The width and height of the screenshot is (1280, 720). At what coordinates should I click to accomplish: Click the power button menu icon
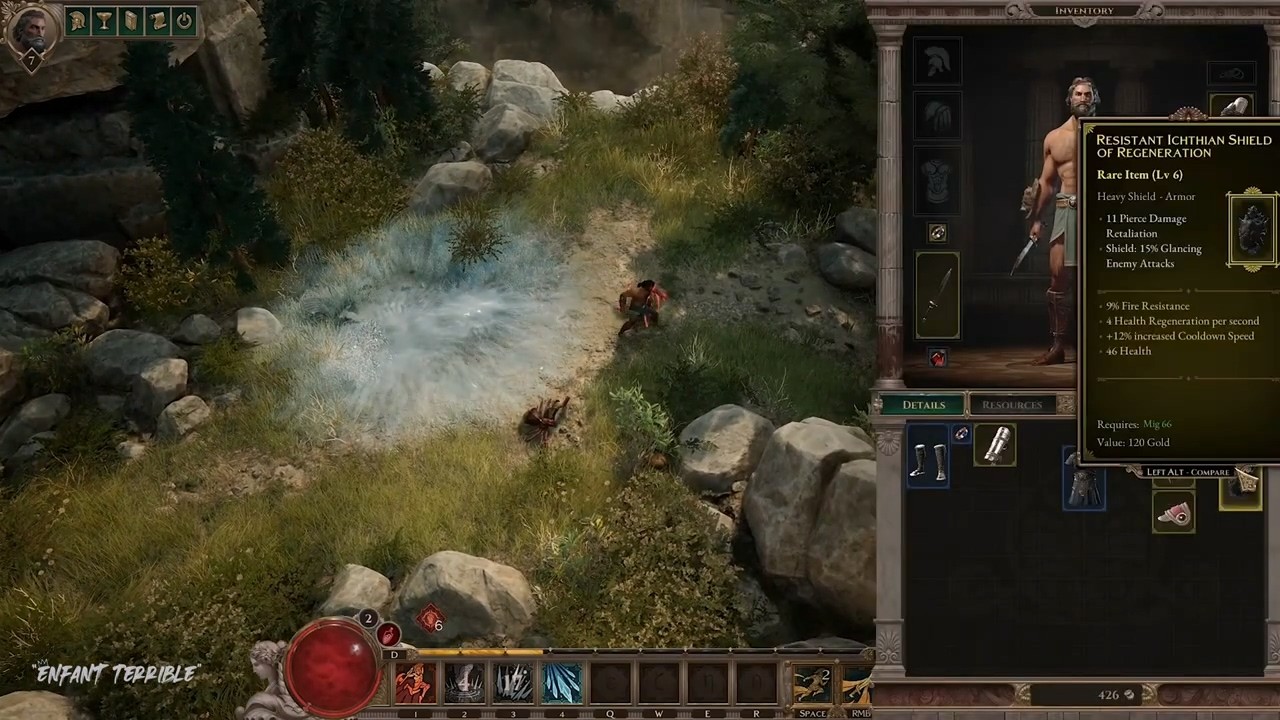pyautogui.click(x=184, y=21)
